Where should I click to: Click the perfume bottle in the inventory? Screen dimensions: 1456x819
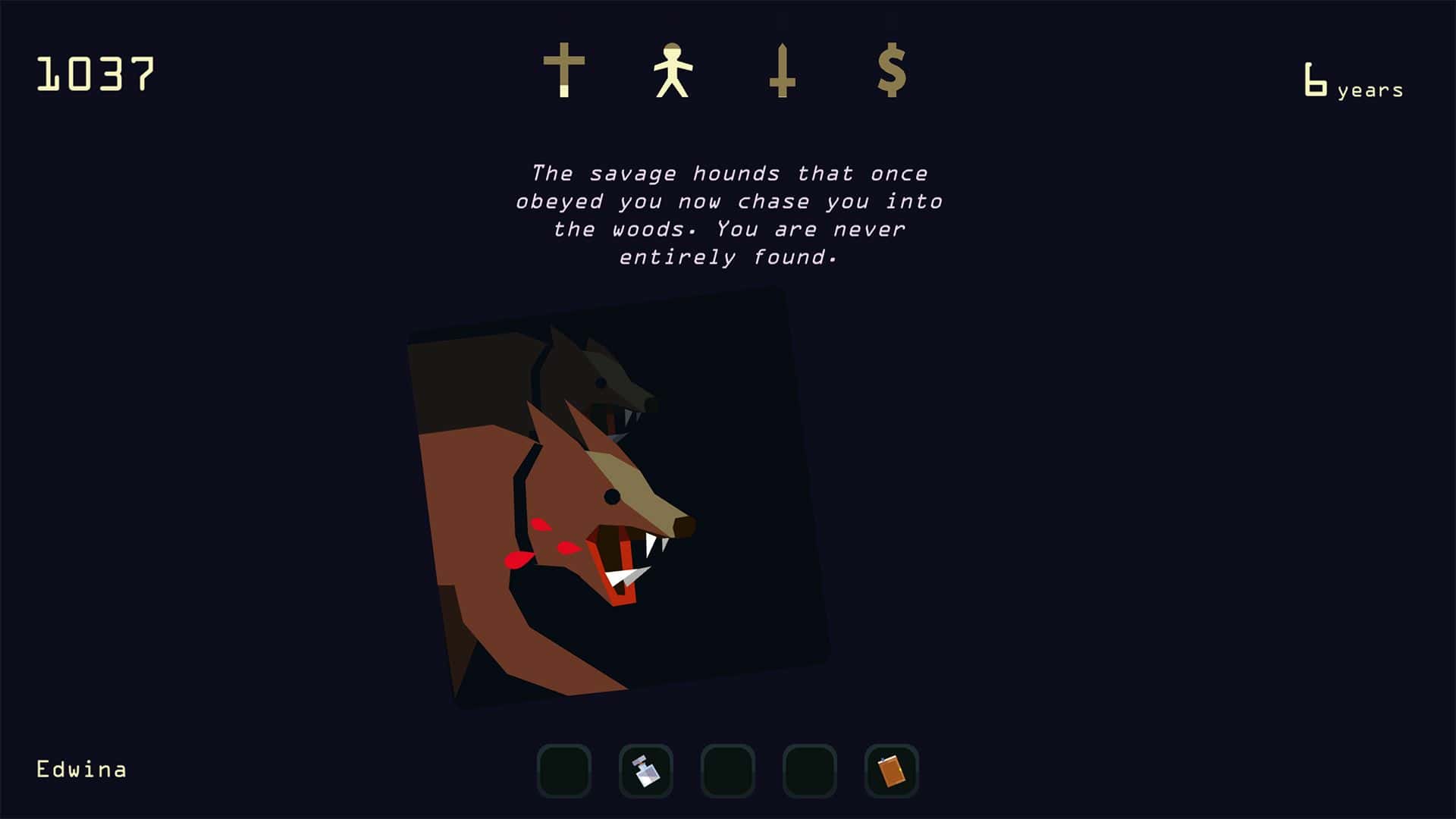coord(646,770)
